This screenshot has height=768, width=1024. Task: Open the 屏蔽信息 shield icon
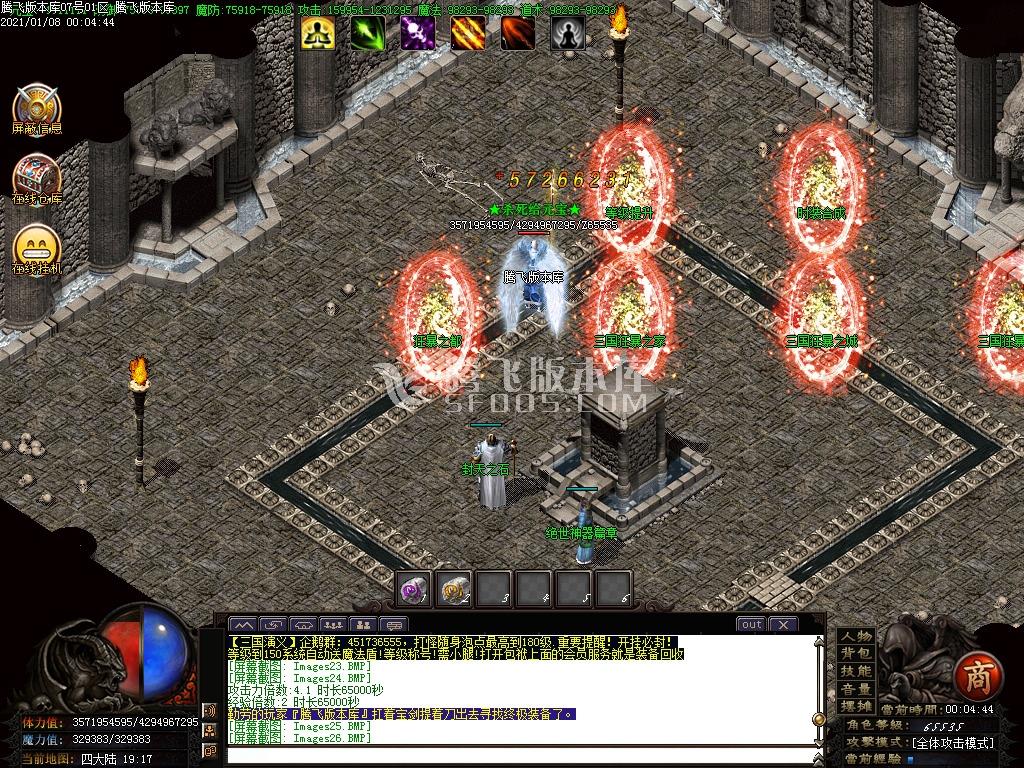click(37, 107)
